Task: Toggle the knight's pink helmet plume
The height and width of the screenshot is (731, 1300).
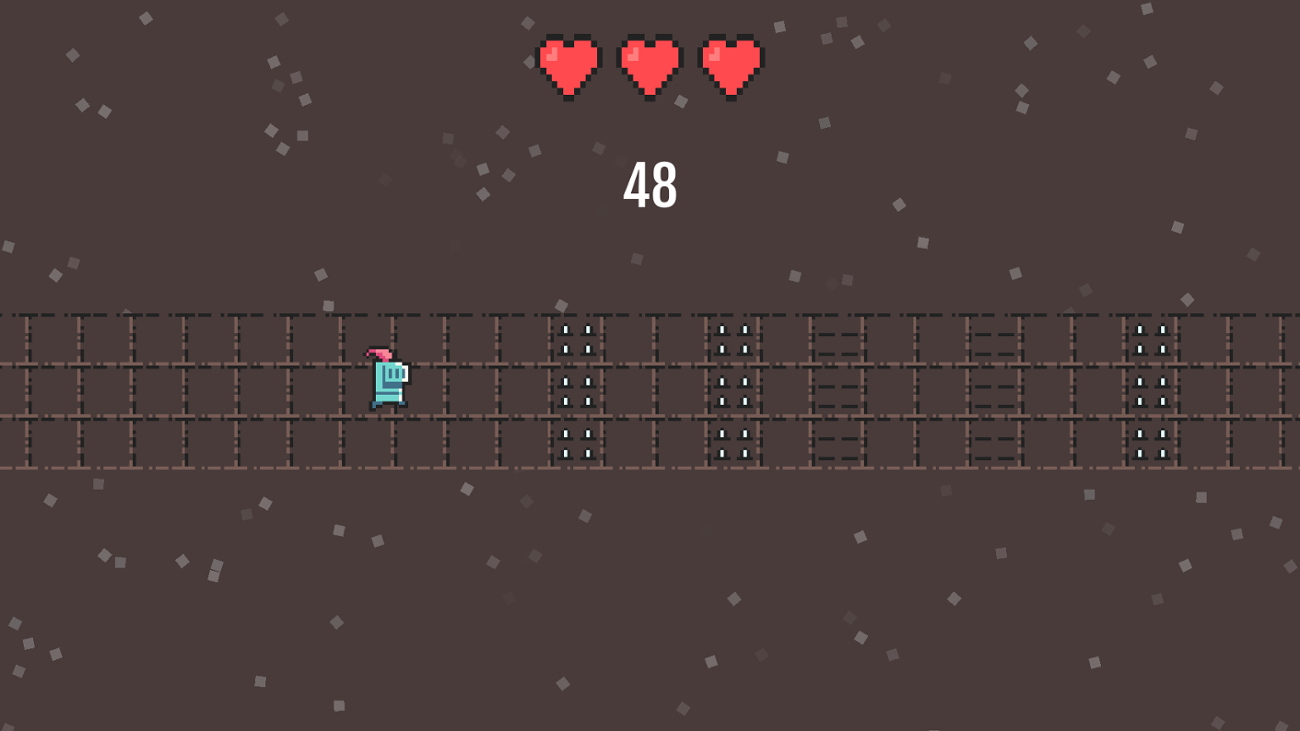Action: [378, 355]
